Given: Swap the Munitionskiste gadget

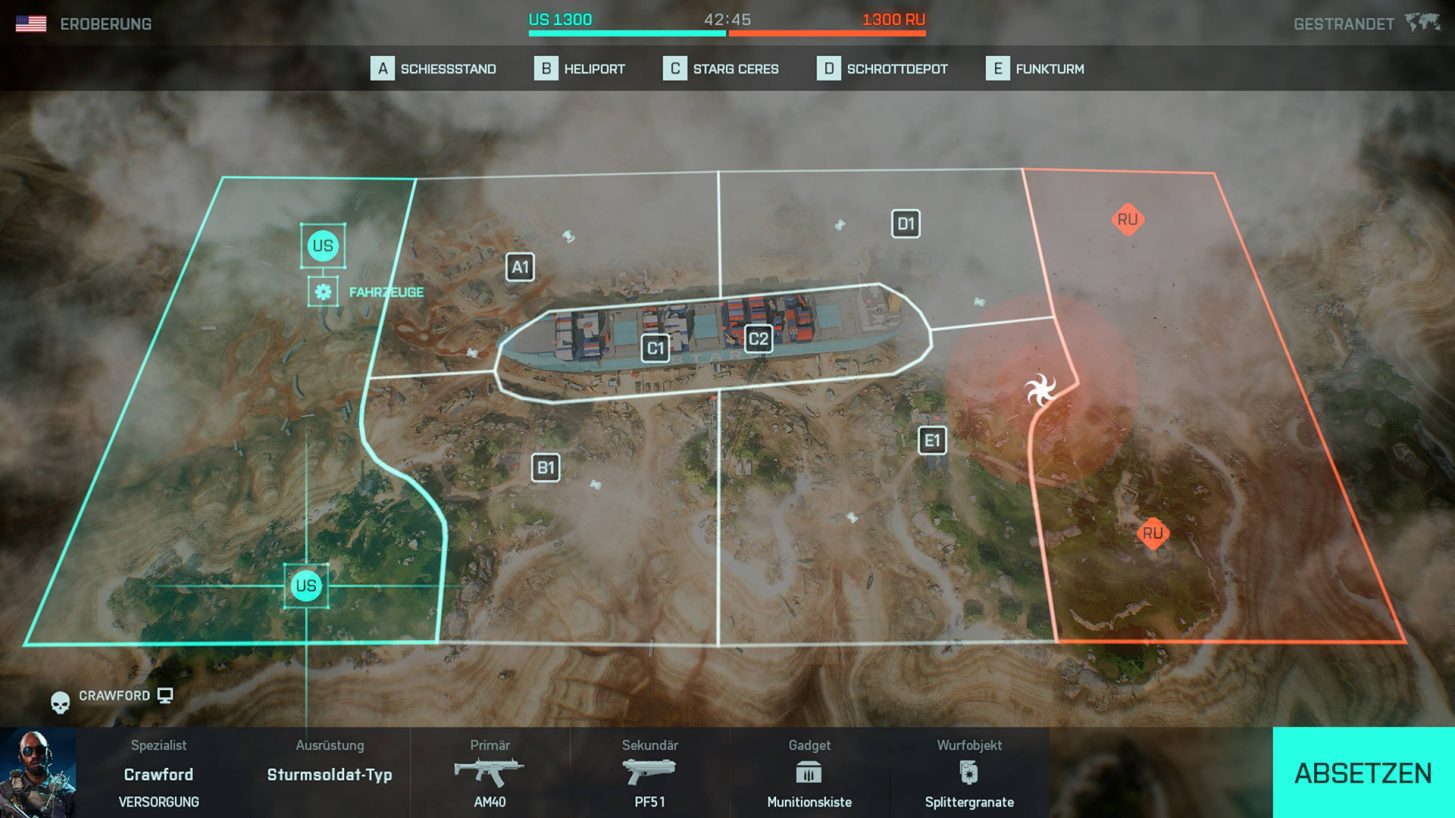Looking at the screenshot, I should (809, 773).
